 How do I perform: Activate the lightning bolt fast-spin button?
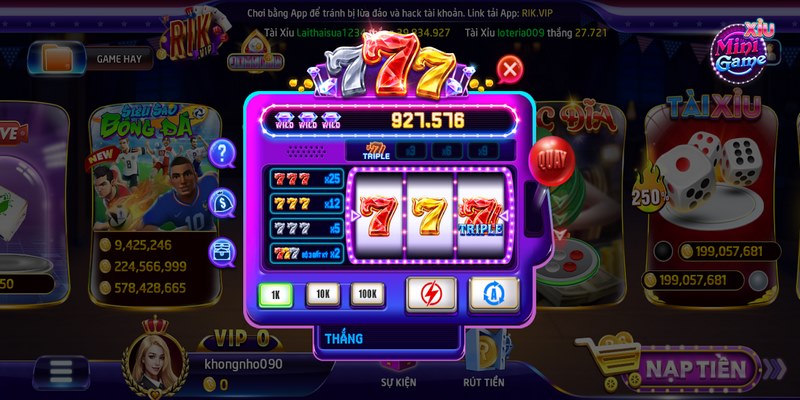pos(431,294)
